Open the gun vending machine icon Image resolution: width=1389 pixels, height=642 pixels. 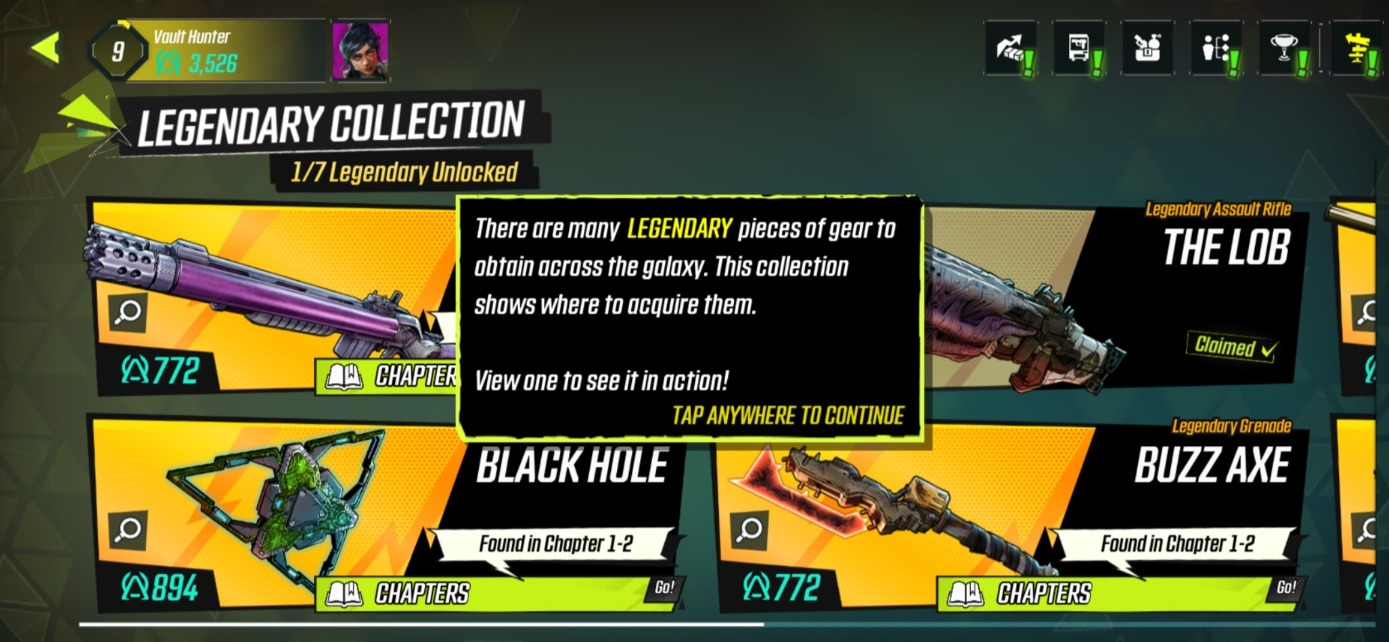coord(1079,48)
